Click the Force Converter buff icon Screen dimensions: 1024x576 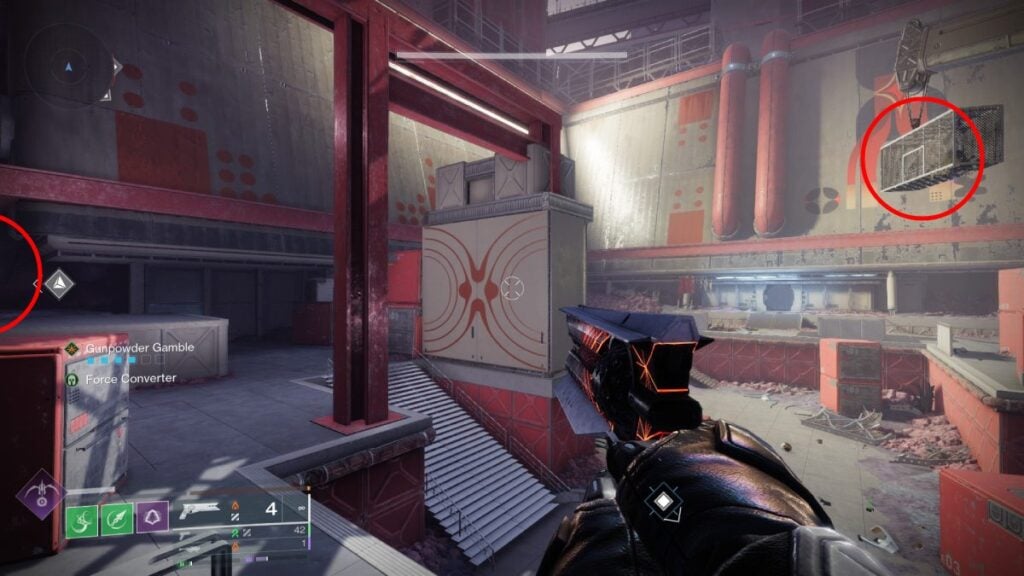click(72, 379)
